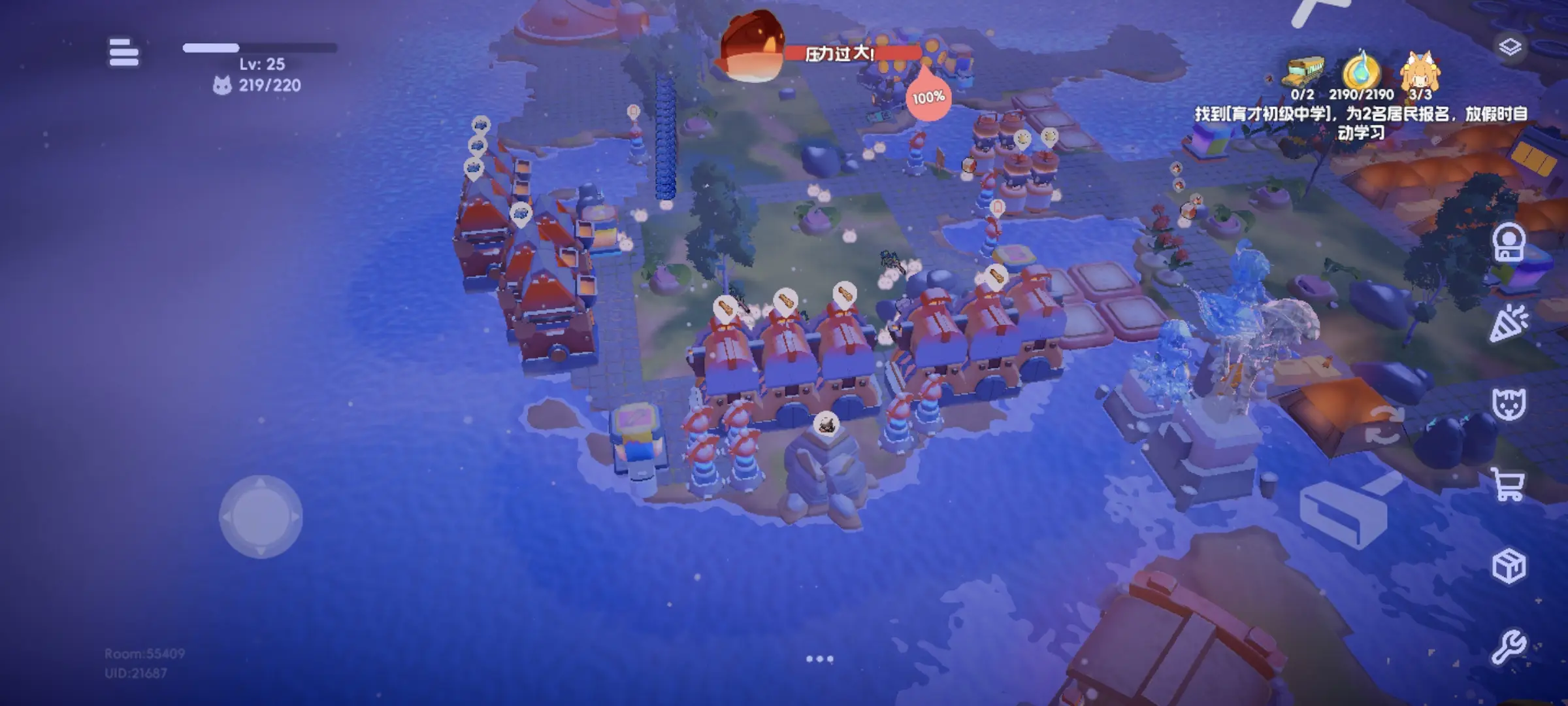Tap the party popper icon
Screen dimensions: 1568x706
[1509, 324]
